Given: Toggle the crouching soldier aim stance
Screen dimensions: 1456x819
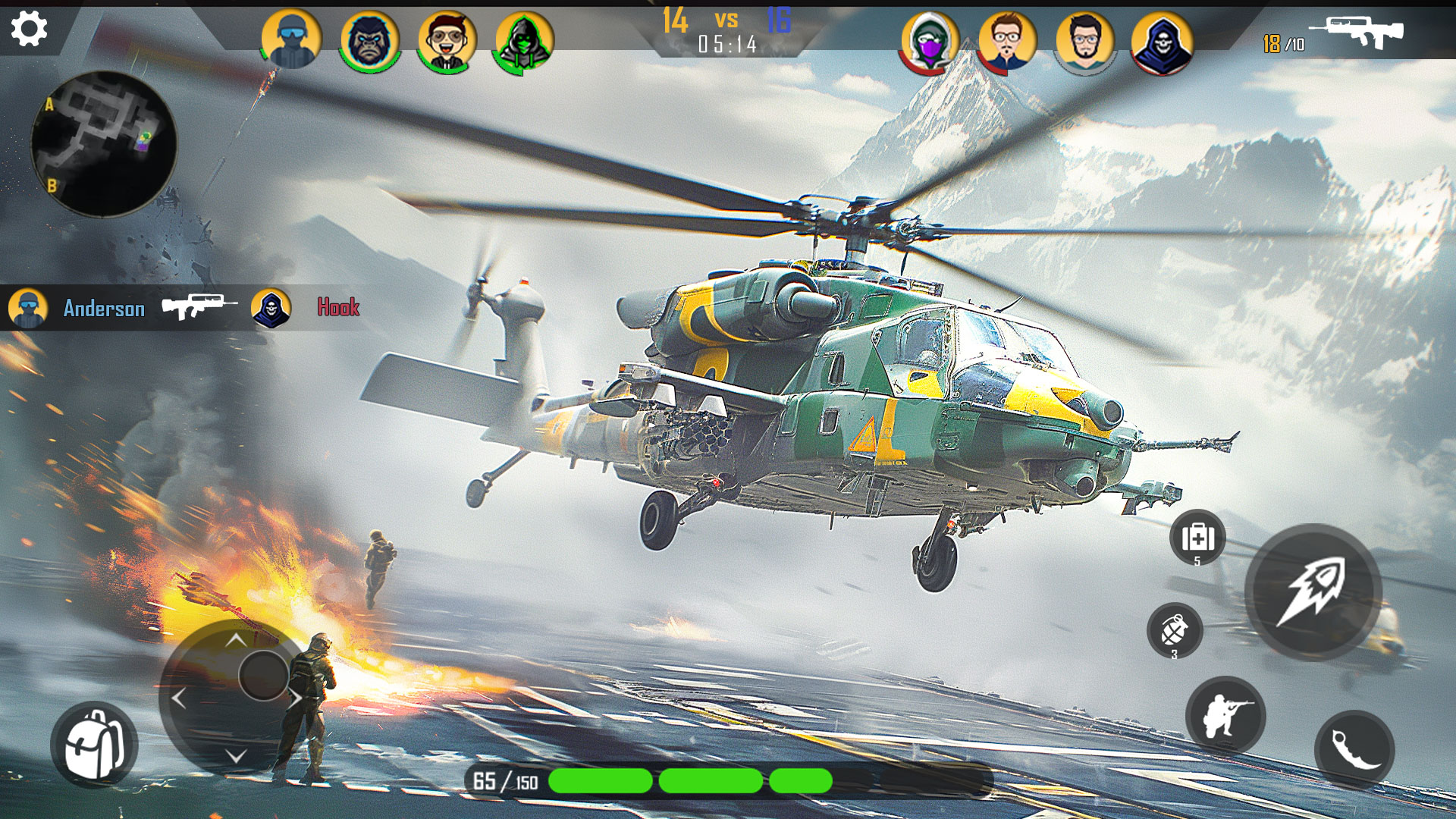Looking at the screenshot, I should coord(1225,716).
